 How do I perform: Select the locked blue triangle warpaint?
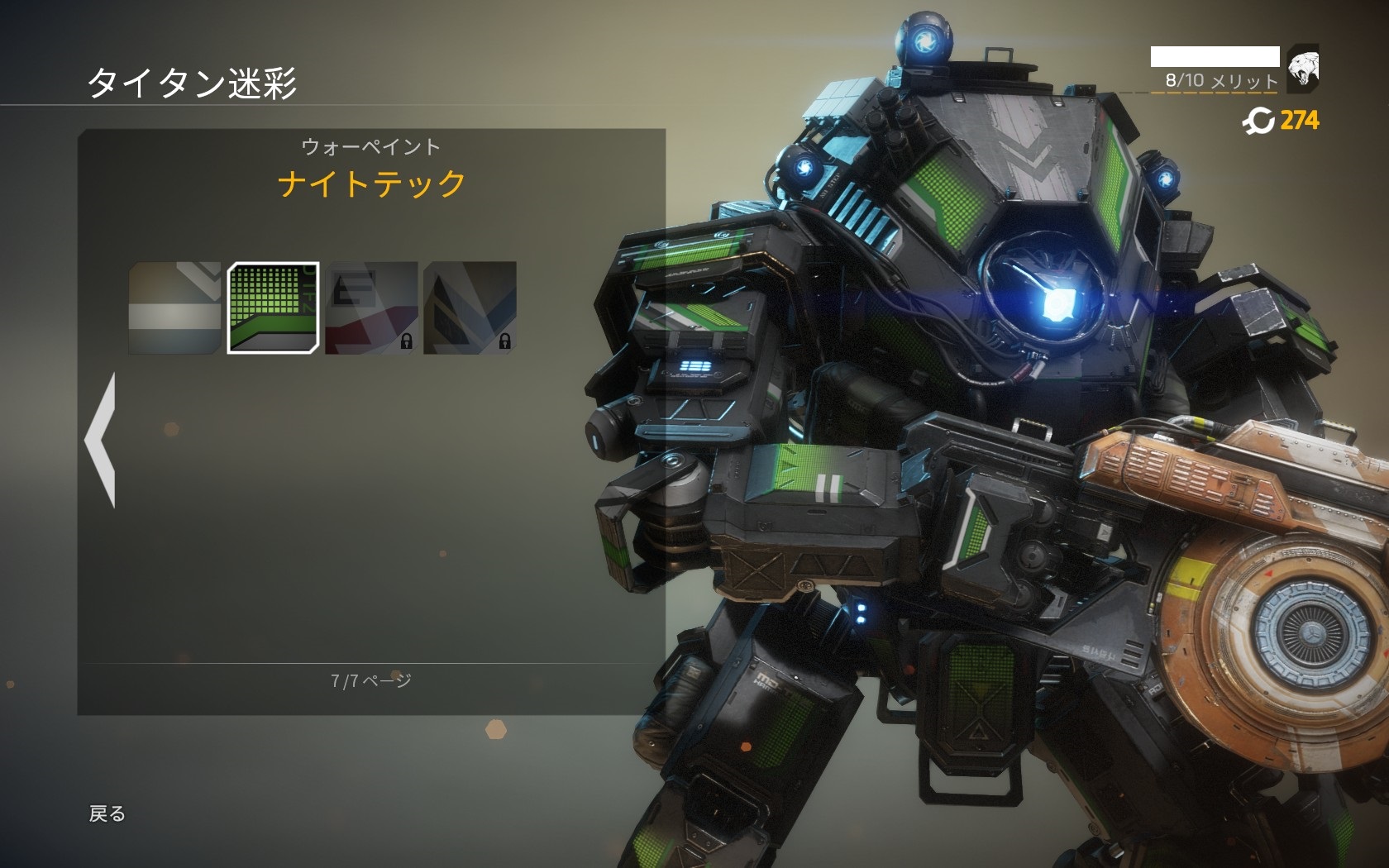[x=470, y=308]
